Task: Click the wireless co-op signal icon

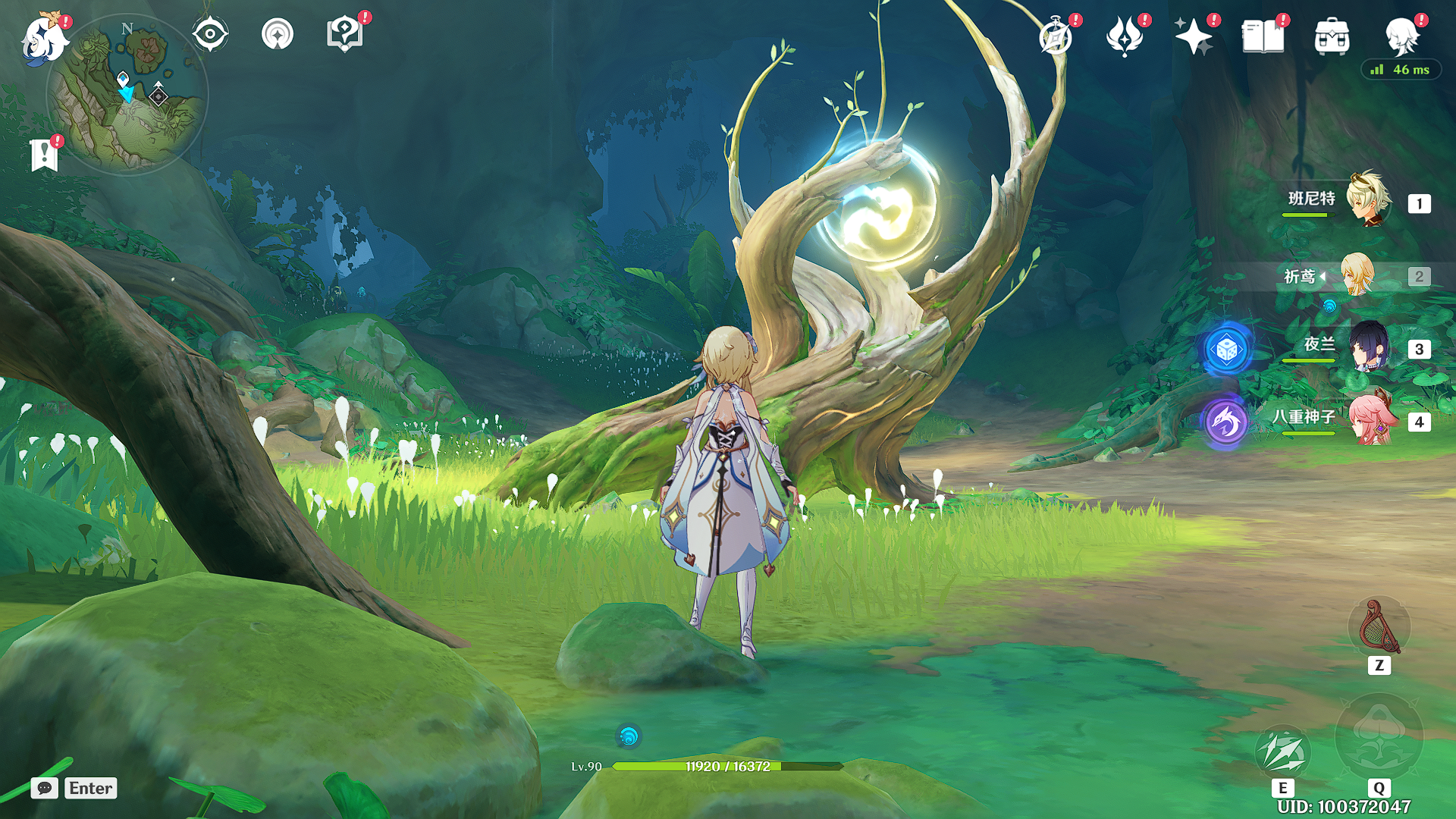Action: tap(277, 34)
